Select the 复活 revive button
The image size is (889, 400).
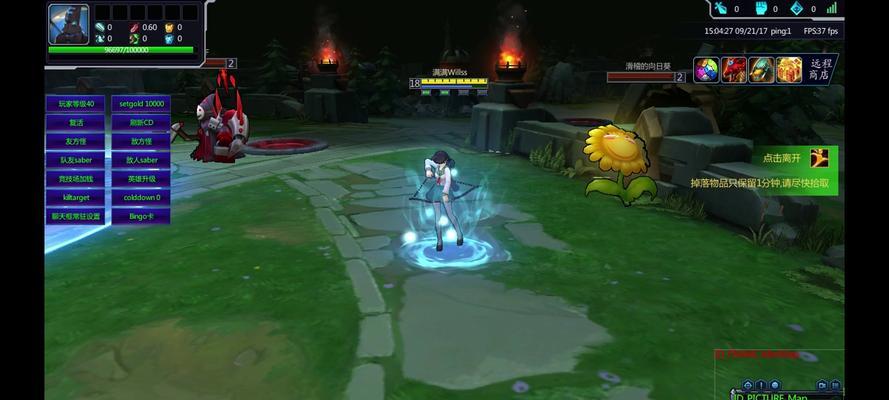click(76, 122)
